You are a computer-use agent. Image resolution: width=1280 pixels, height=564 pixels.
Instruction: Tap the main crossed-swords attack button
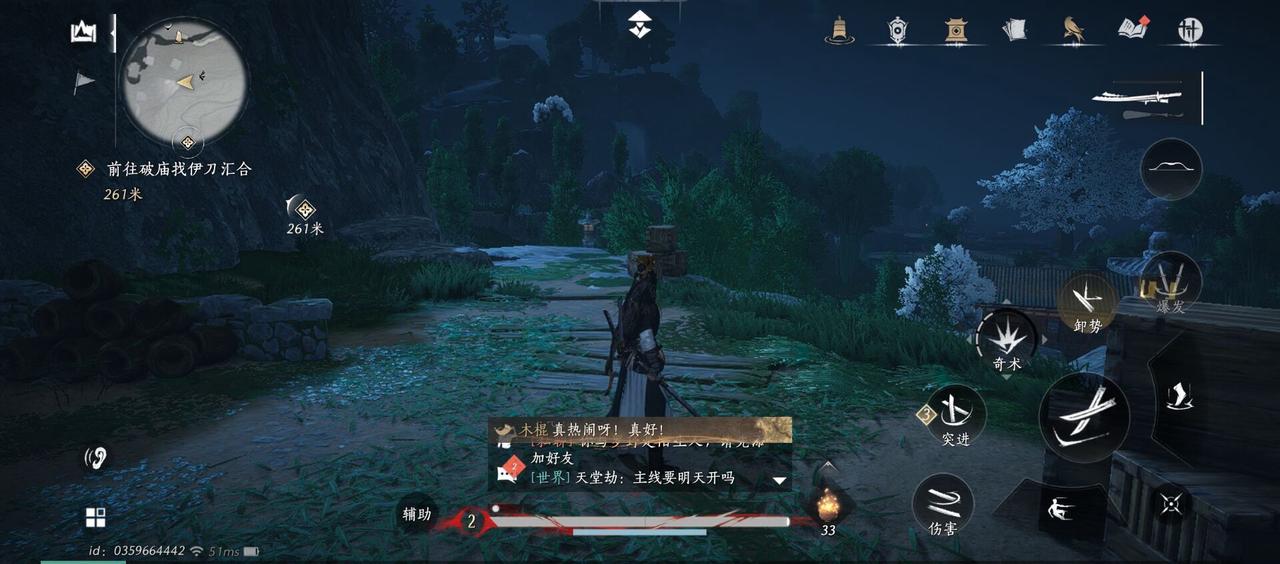(1084, 417)
